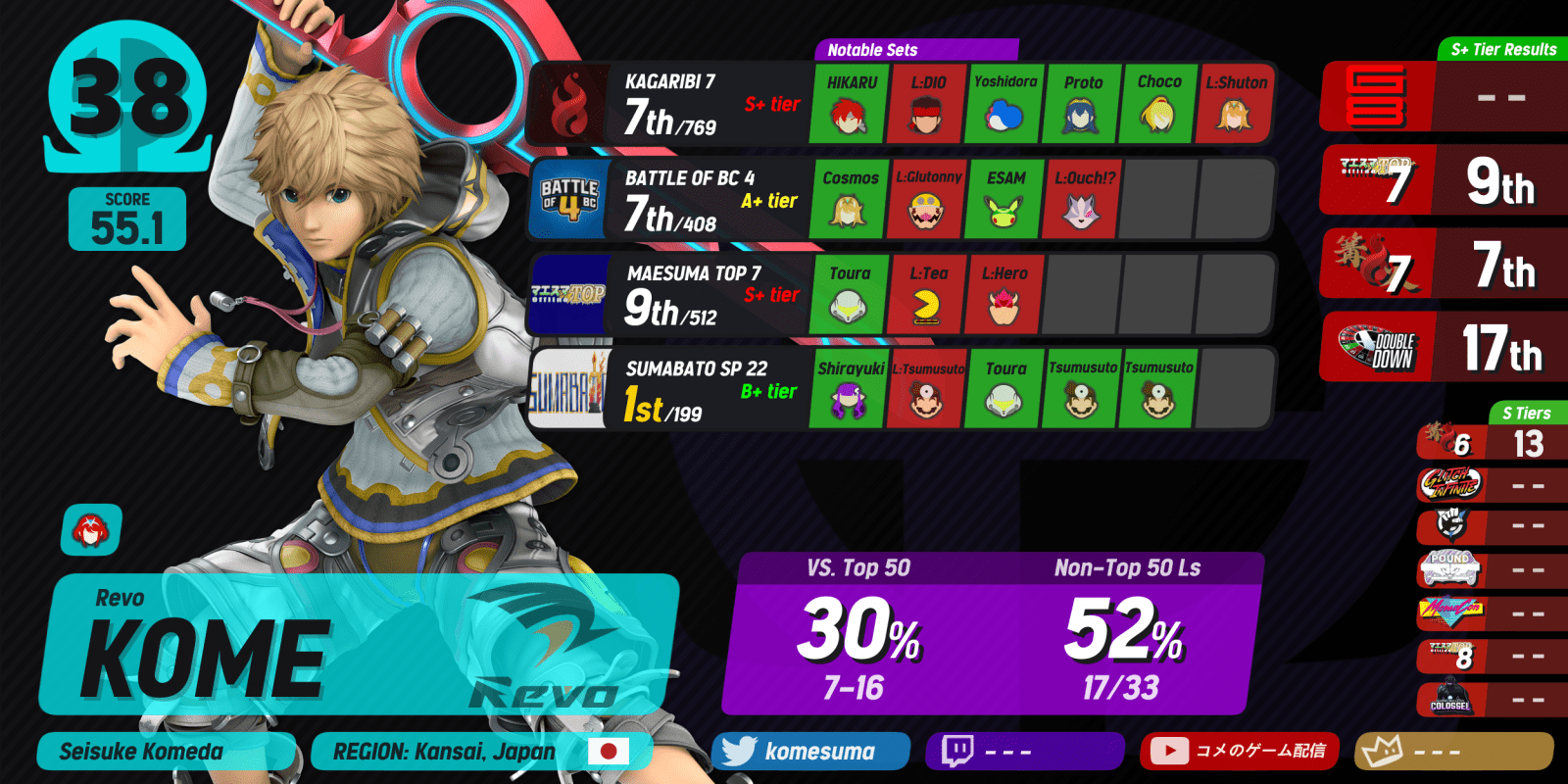Pick the Proto set tile
This screenshot has width=1568, height=784.
(1082, 104)
